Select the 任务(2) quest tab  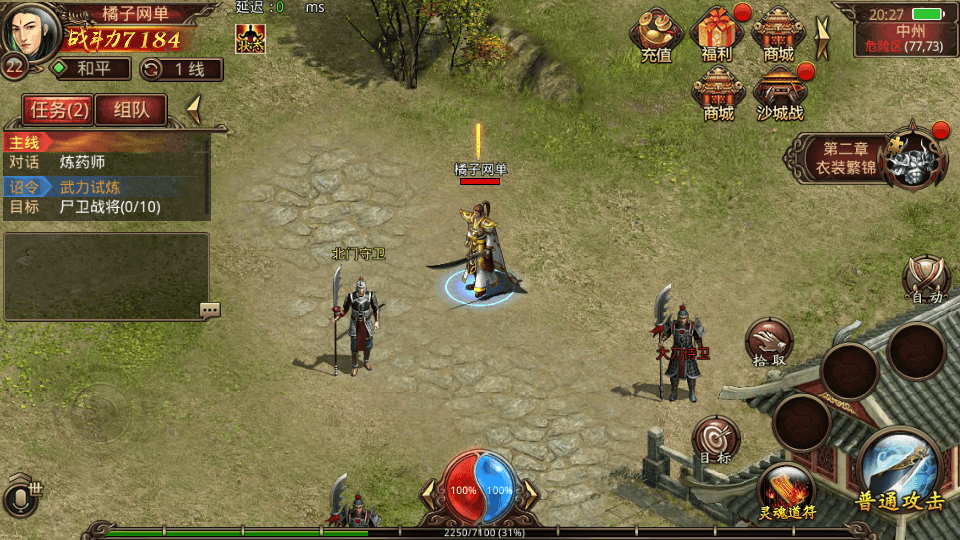click(57, 110)
